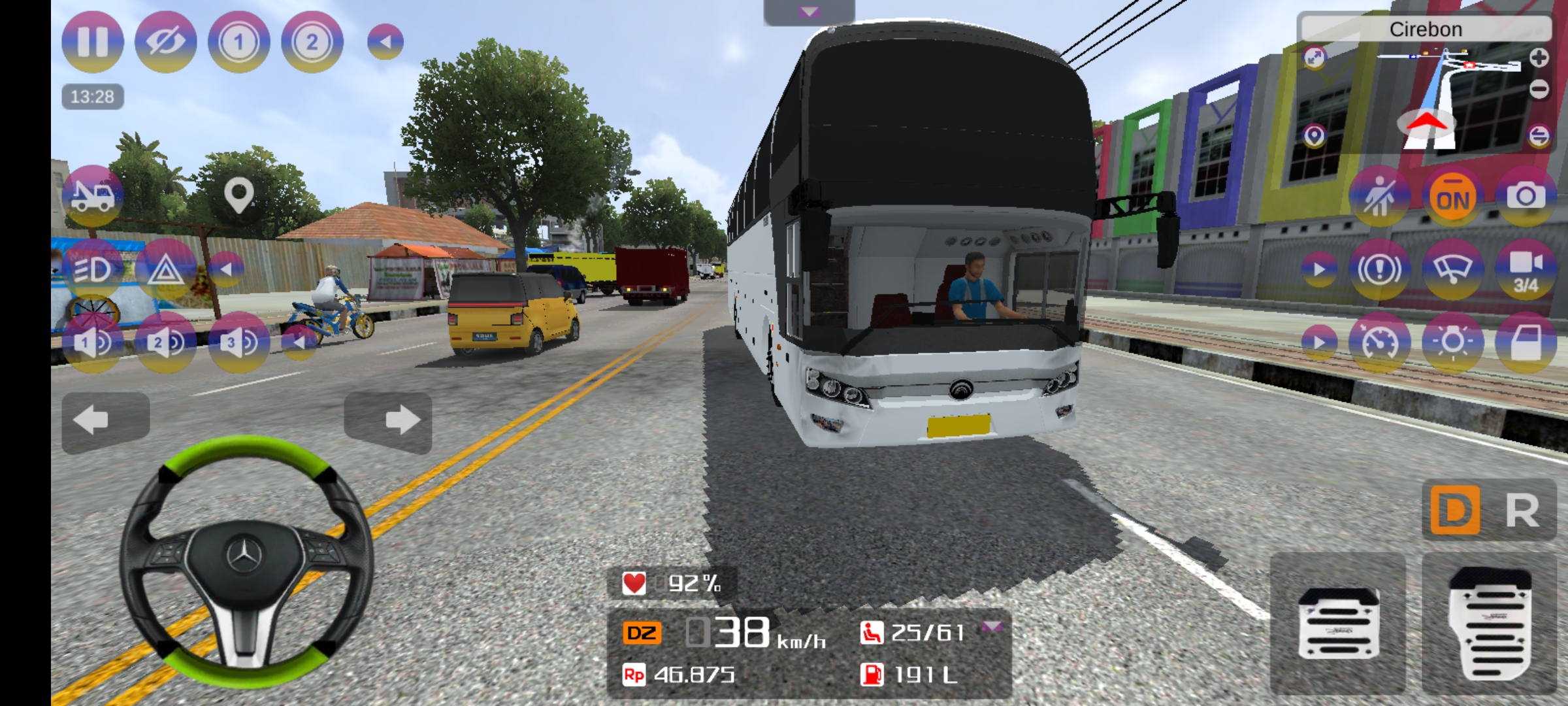Toggle the headlights button

coord(92,269)
